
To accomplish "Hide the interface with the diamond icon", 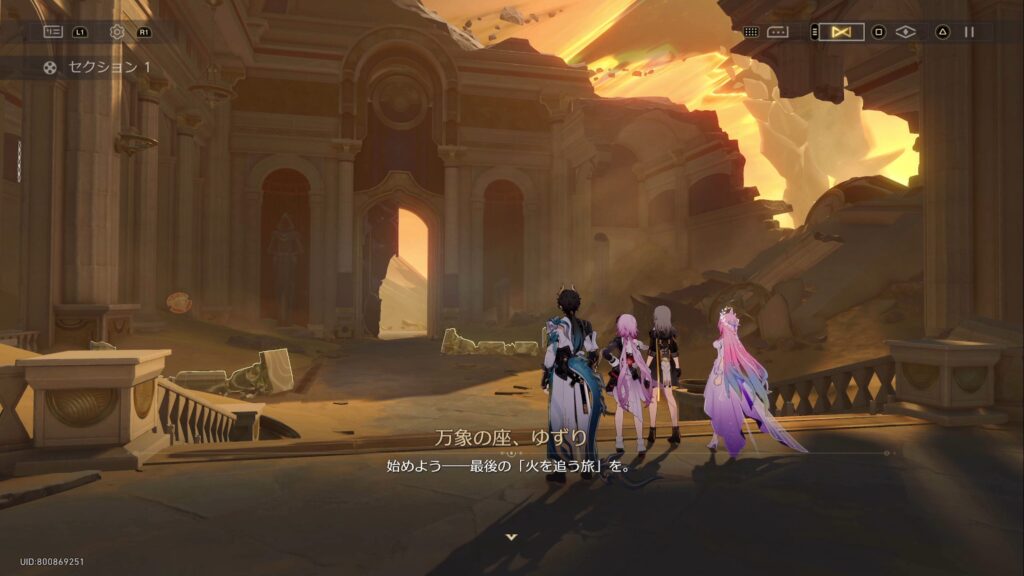I will tap(906, 32).
